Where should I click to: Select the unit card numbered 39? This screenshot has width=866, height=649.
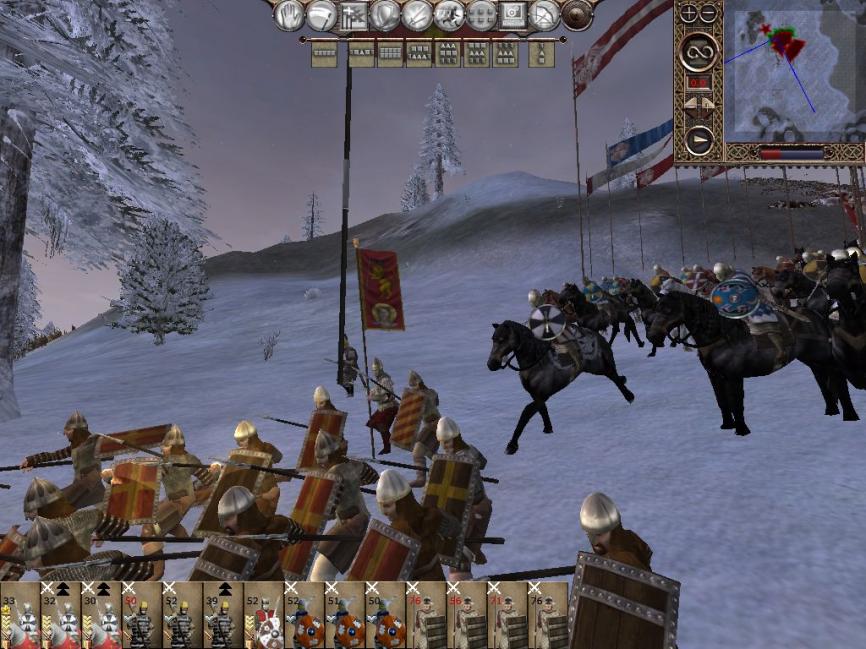point(223,615)
